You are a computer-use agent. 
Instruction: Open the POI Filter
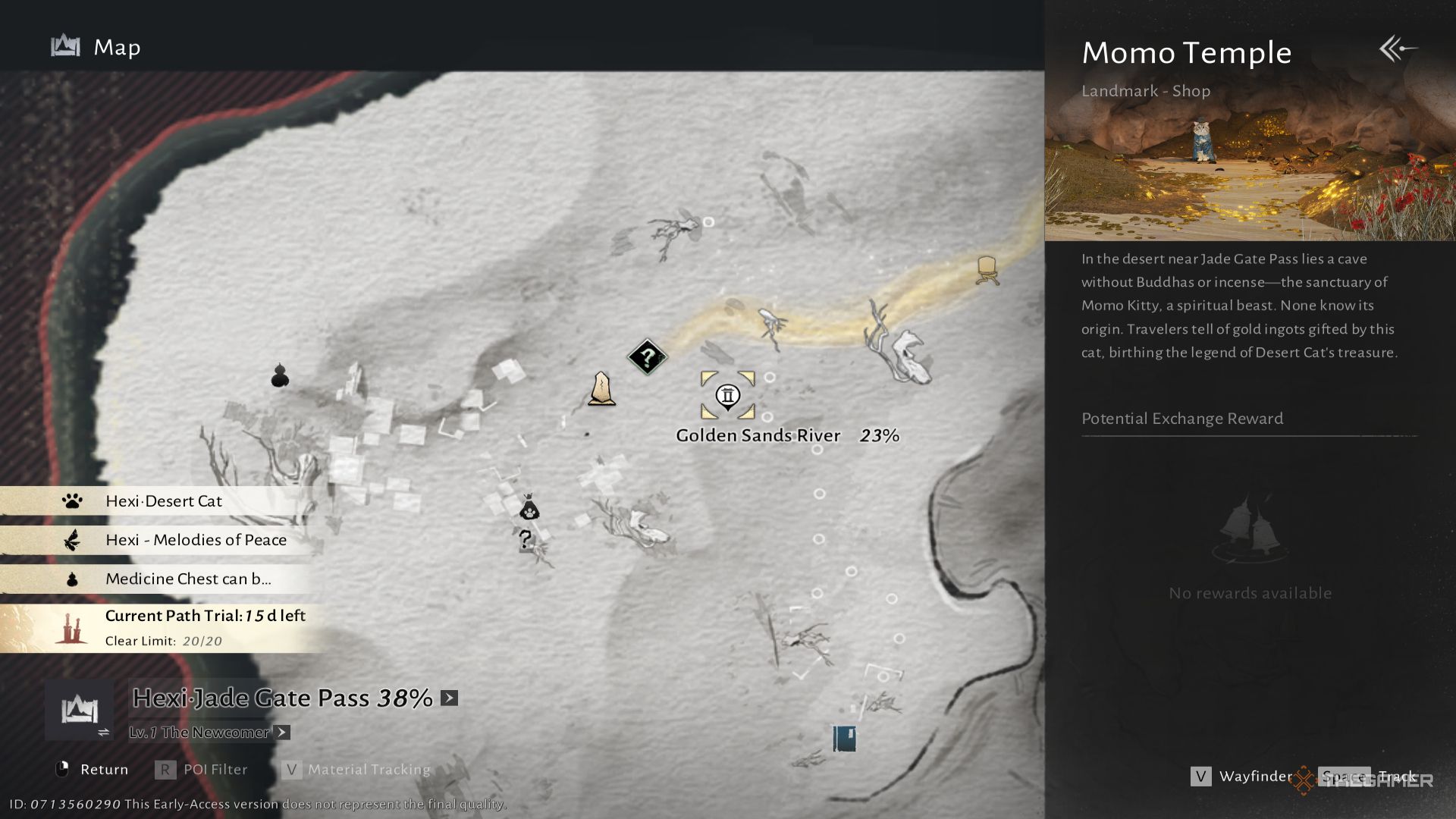click(x=202, y=770)
